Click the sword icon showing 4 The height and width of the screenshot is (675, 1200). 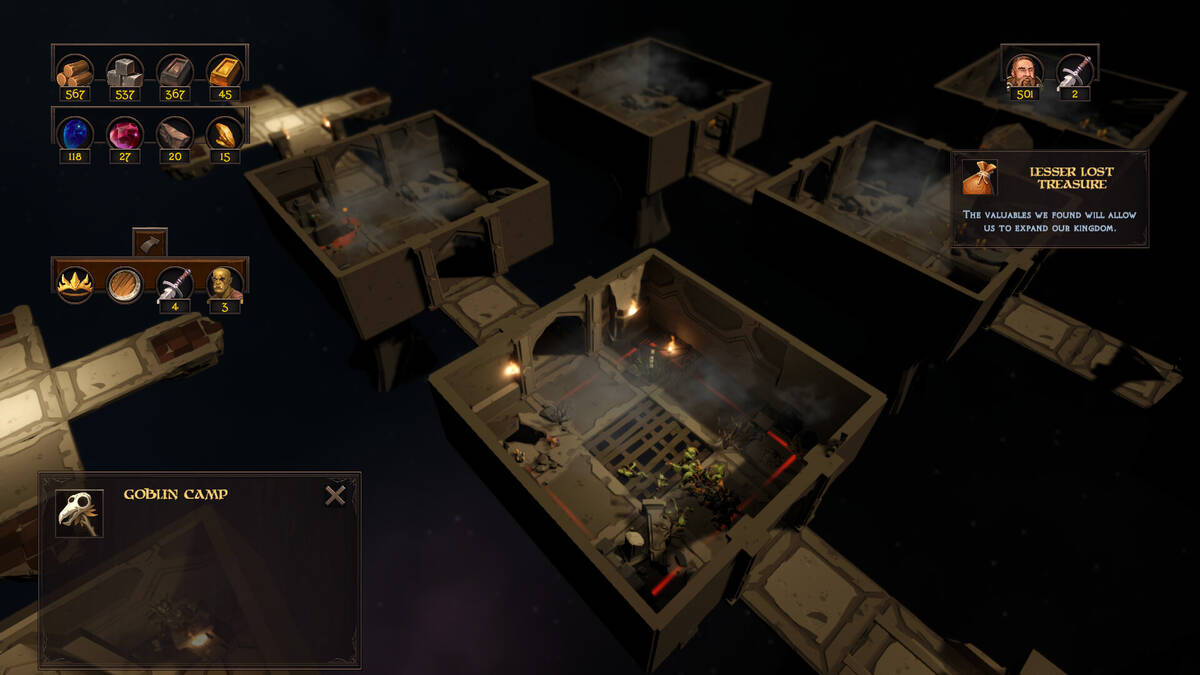coord(175,284)
